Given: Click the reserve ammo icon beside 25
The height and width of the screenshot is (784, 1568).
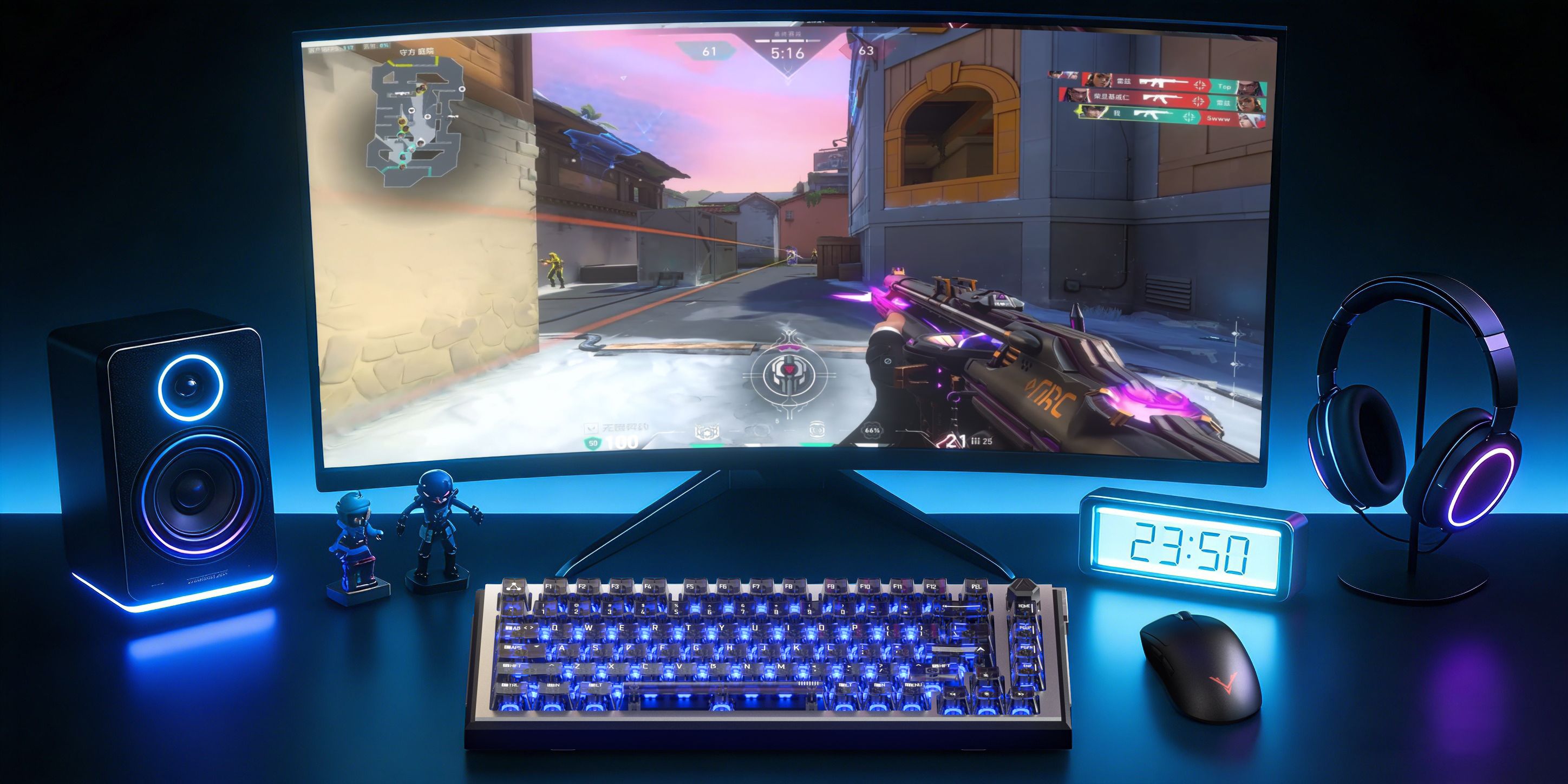Looking at the screenshot, I should click(976, 442).
